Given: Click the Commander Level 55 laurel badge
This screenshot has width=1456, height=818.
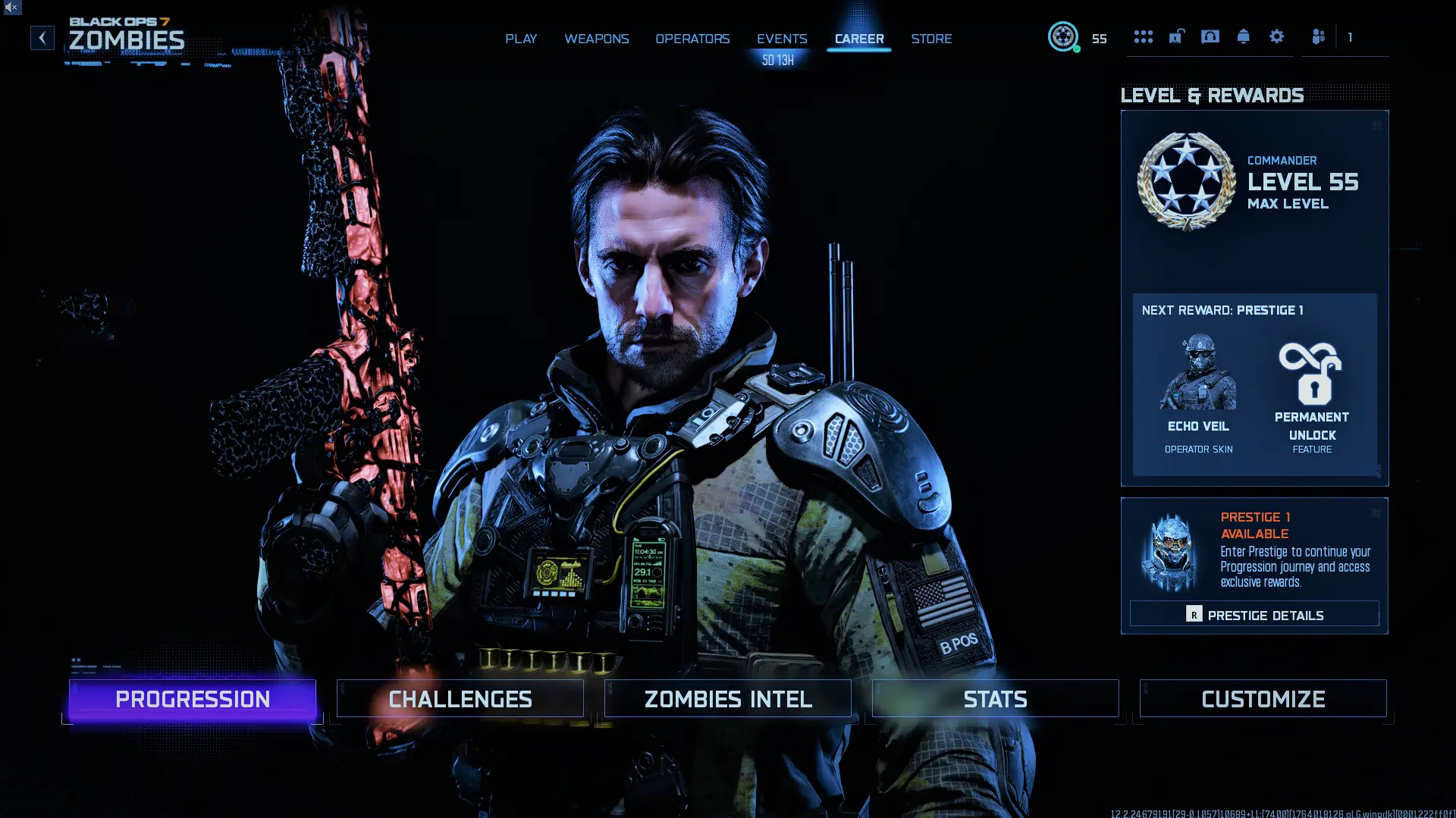Looking at the screenshot, I should (1187, 180).
